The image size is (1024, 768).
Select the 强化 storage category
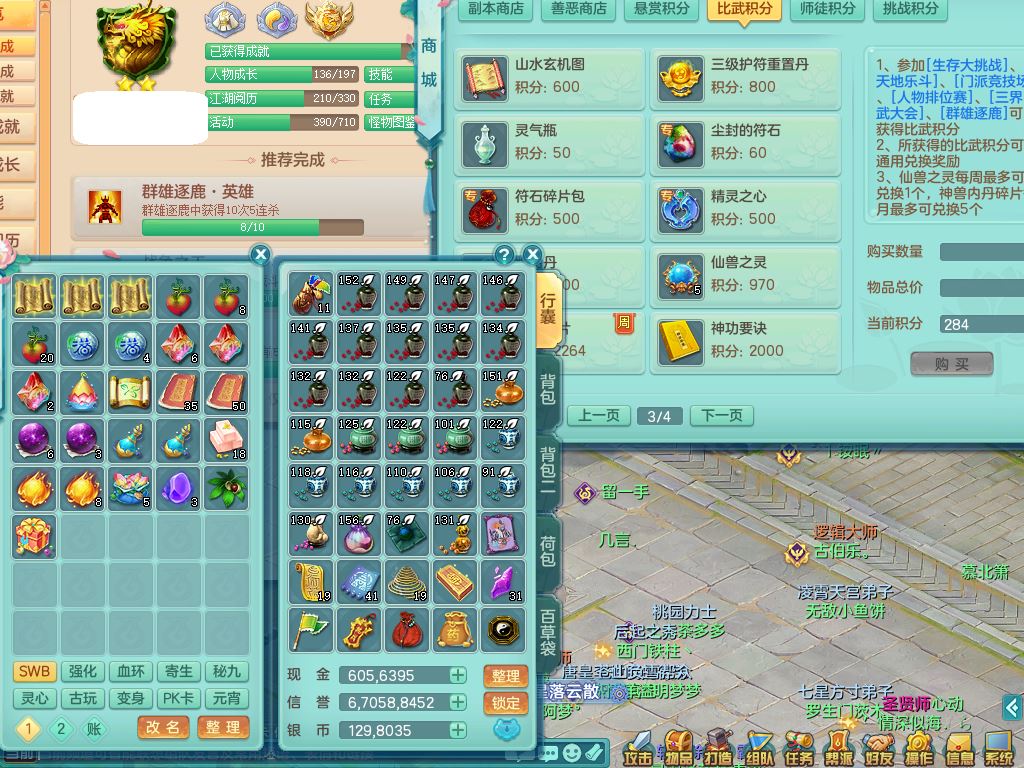point(82,671)
